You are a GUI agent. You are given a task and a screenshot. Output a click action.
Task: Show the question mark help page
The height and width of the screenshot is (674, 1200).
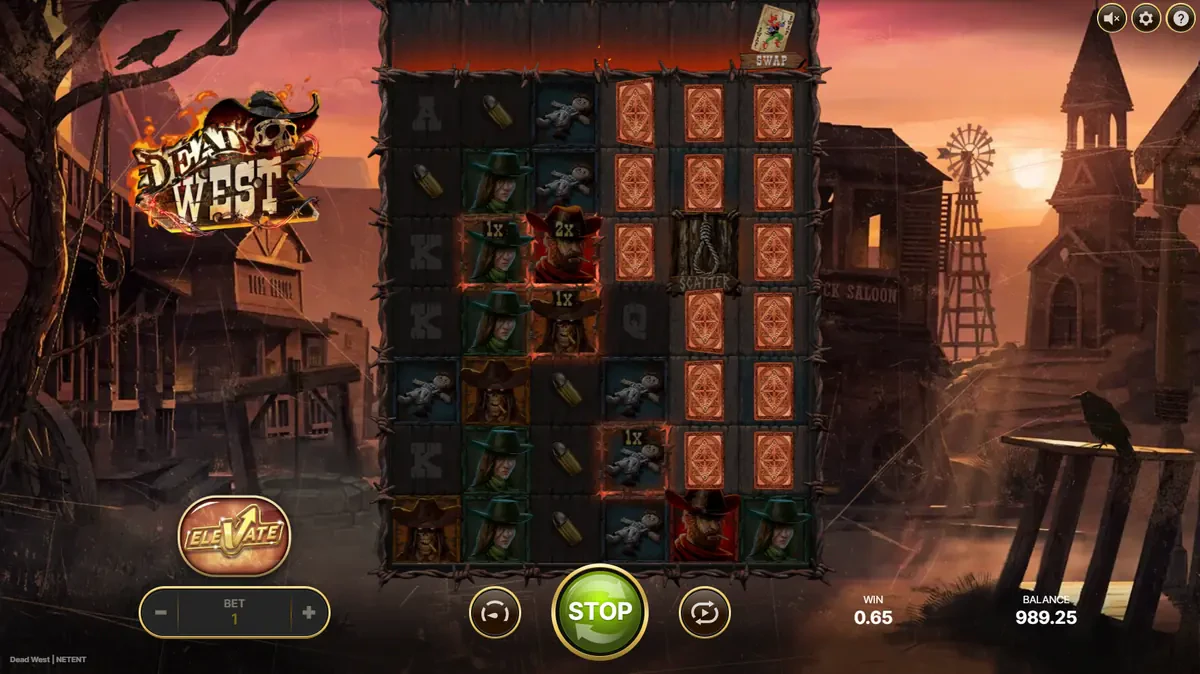coord(1179,18)
